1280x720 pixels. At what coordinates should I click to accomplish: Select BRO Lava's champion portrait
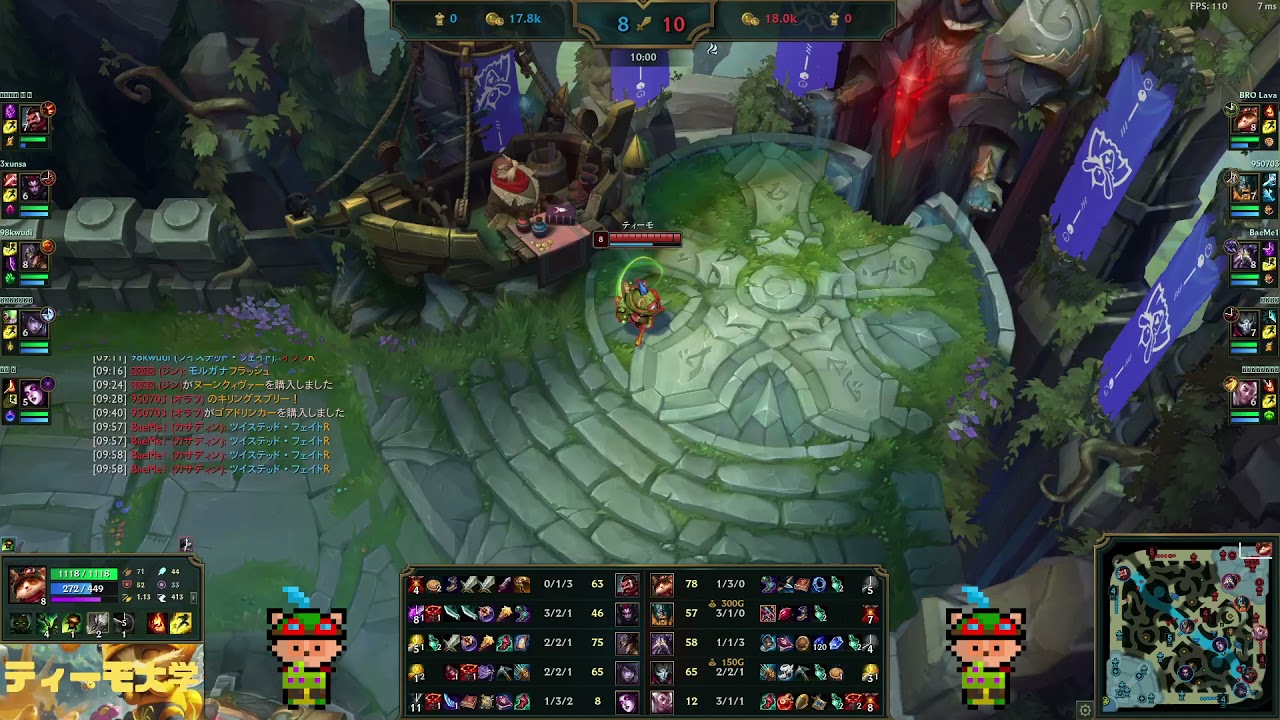1246,120
